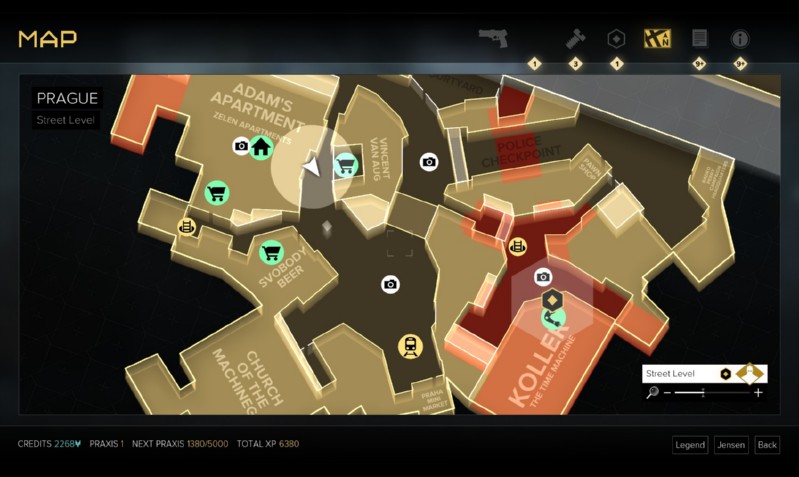Click the Legend button
Viewport: 799px width, 477px height.
pos(690,444)
